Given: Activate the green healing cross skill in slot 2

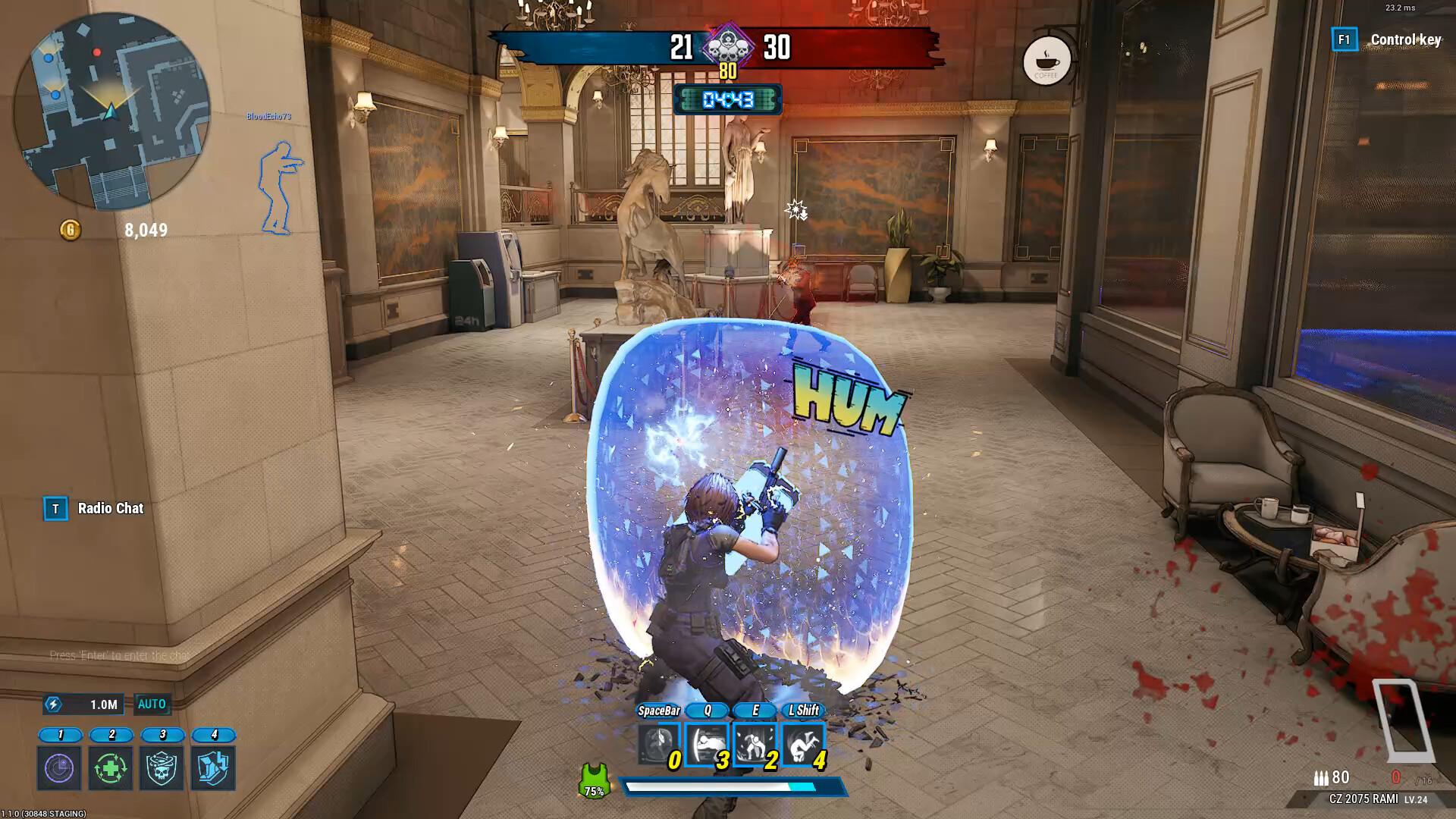Looking at the screenshot, I should click(x=111, y=768).
